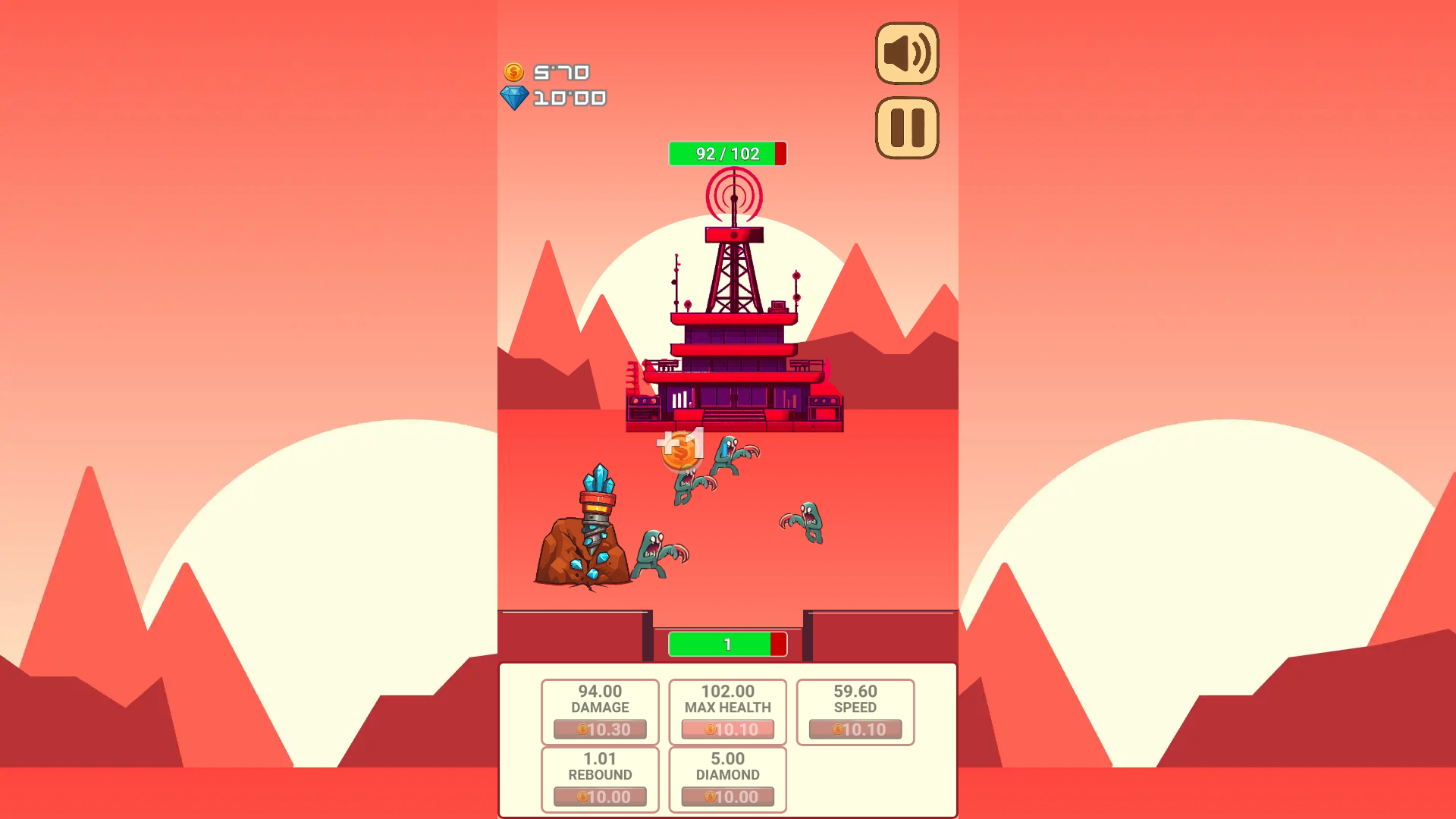Image resolution: width=1456 pixels, height=819 pixels.
Task: Purchase the Max Health upgrade
Action: coord(727,729)
